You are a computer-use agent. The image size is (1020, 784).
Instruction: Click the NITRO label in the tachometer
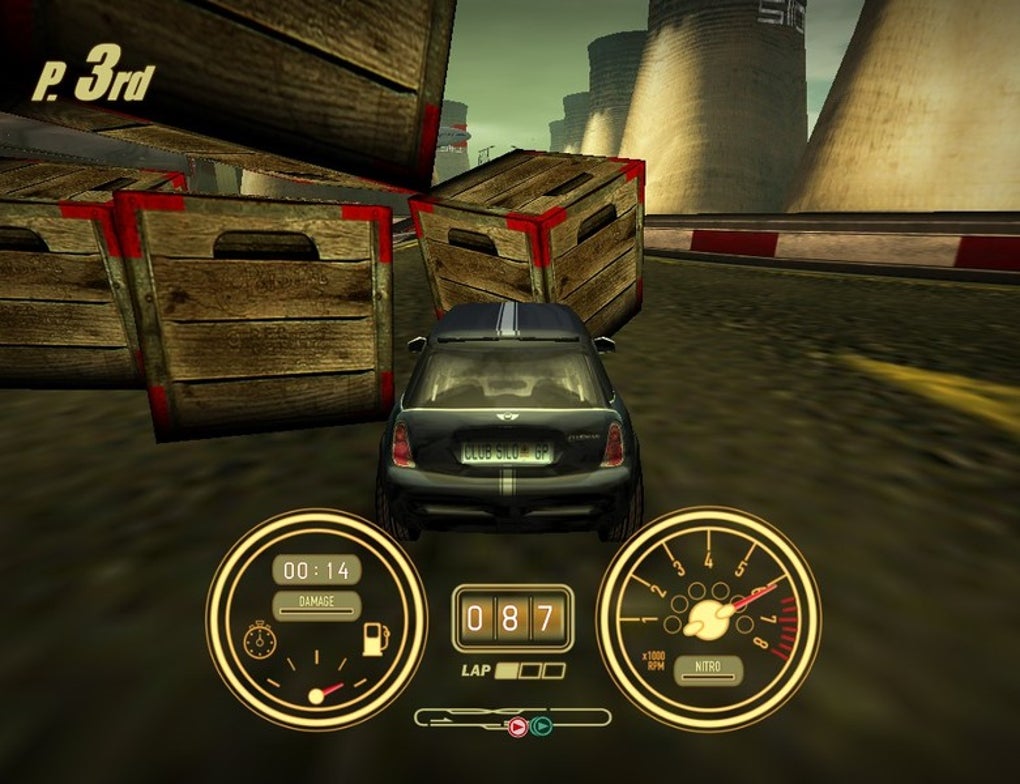pyautogui.click(x=708, y=668)
